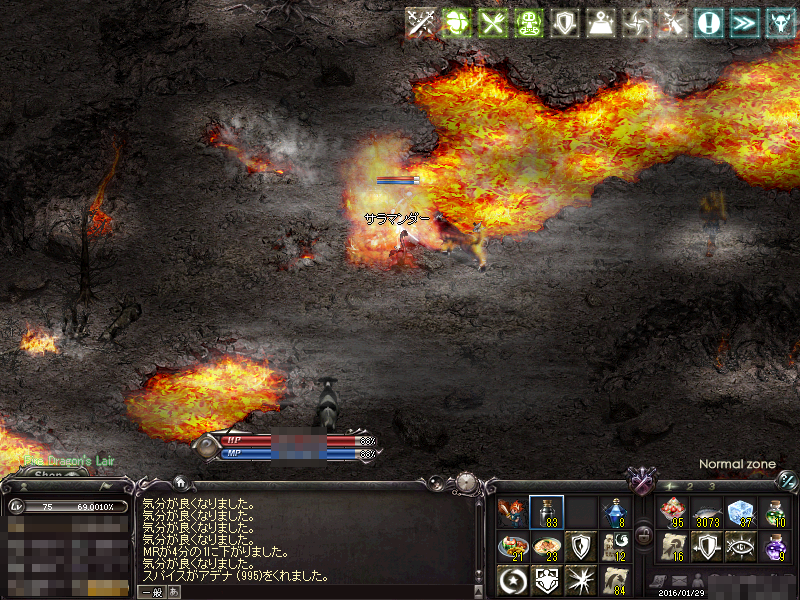Click the blue exclamation mark icon

tap(709, 22)
